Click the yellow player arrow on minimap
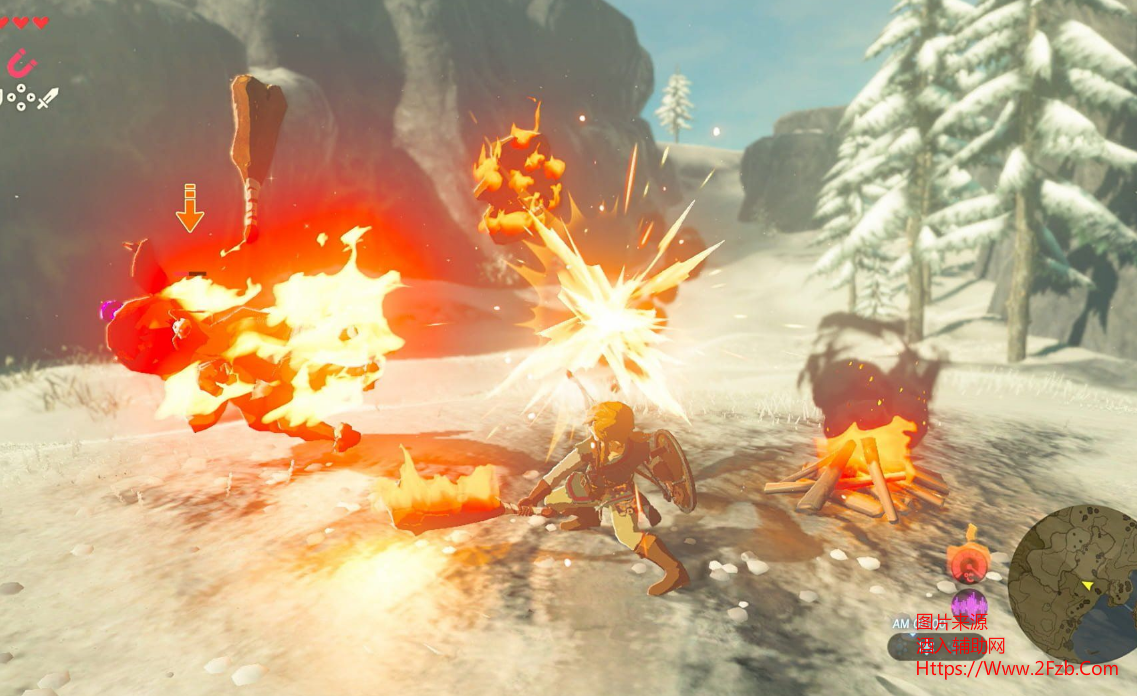The height and width of the screenshot is (696, 1137). [1085, 584]
